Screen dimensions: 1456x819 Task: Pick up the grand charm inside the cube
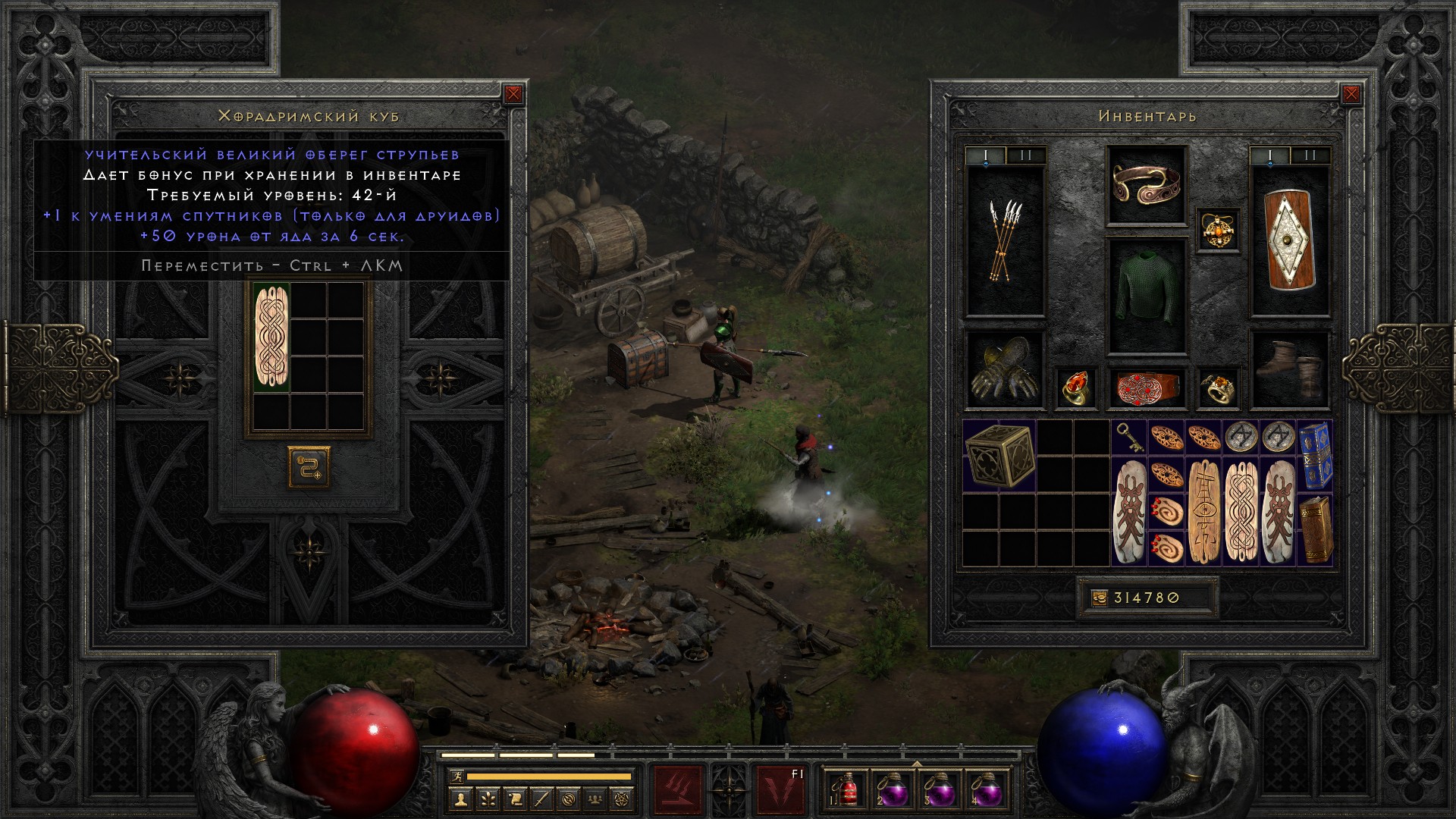271,338
